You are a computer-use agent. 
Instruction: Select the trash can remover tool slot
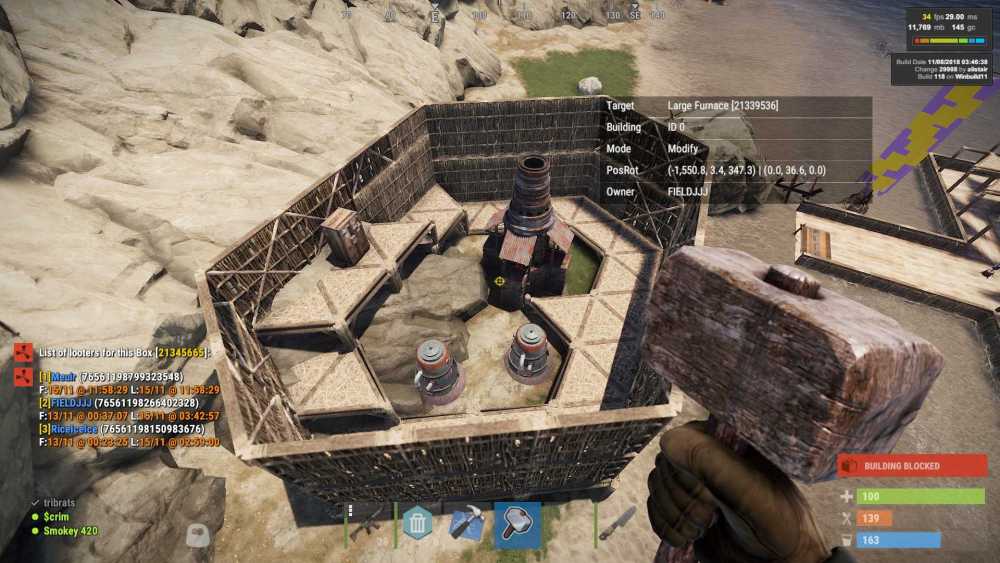pyautogui.click(x=418, y=523)
